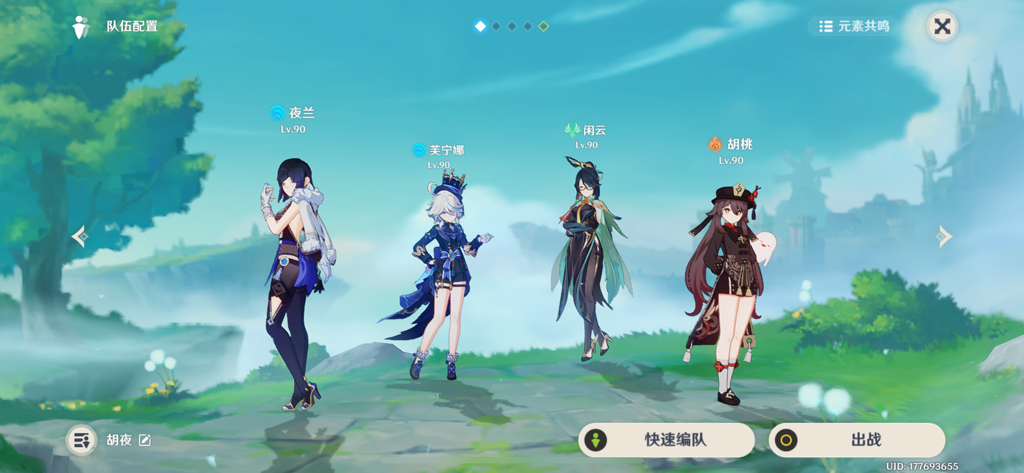Jump to the last party page diamond
1024x473 pixels.
click(x=543, y=26)
